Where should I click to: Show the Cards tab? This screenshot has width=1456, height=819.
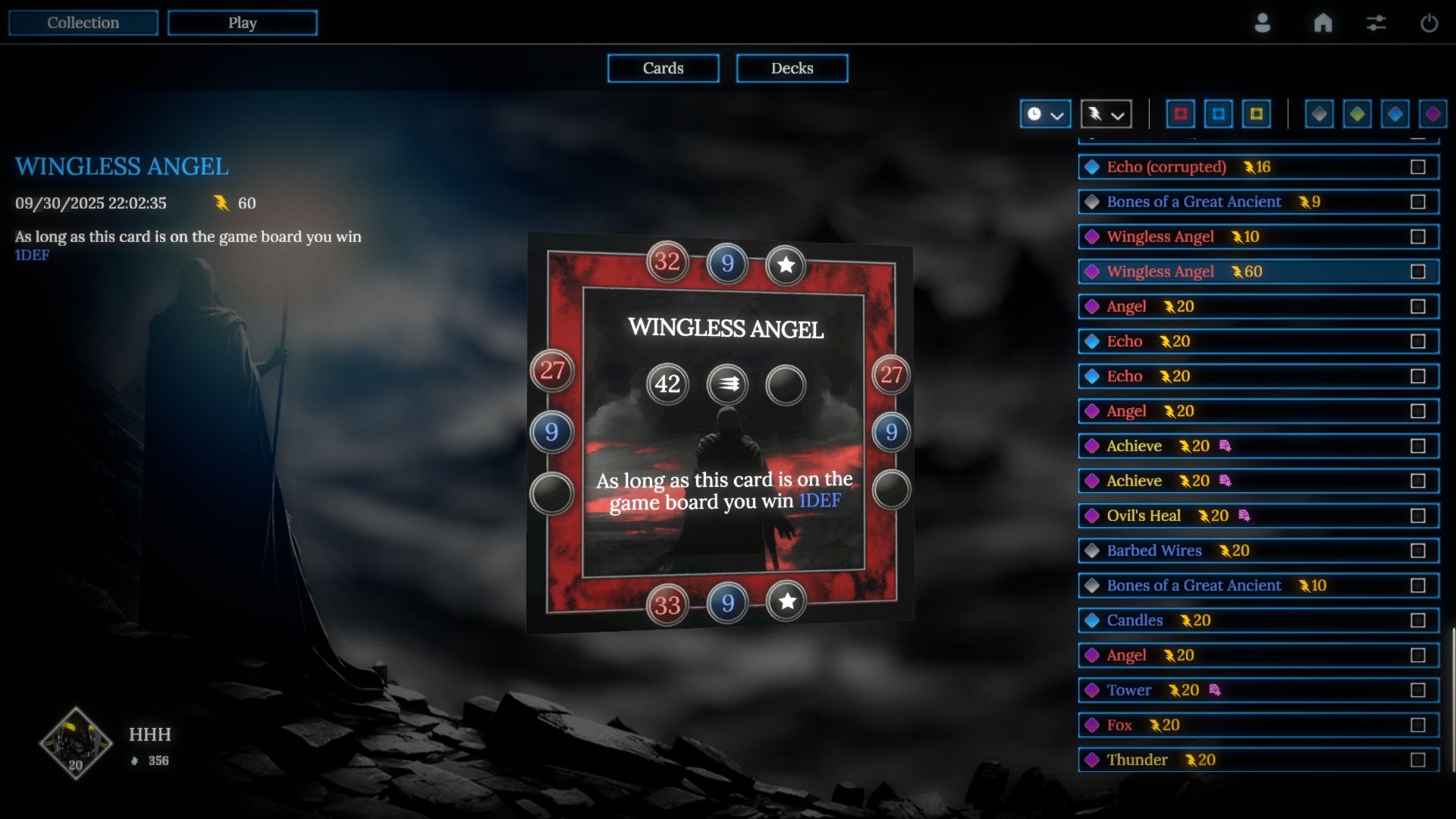pyautogui.click(x=663, y=68)
